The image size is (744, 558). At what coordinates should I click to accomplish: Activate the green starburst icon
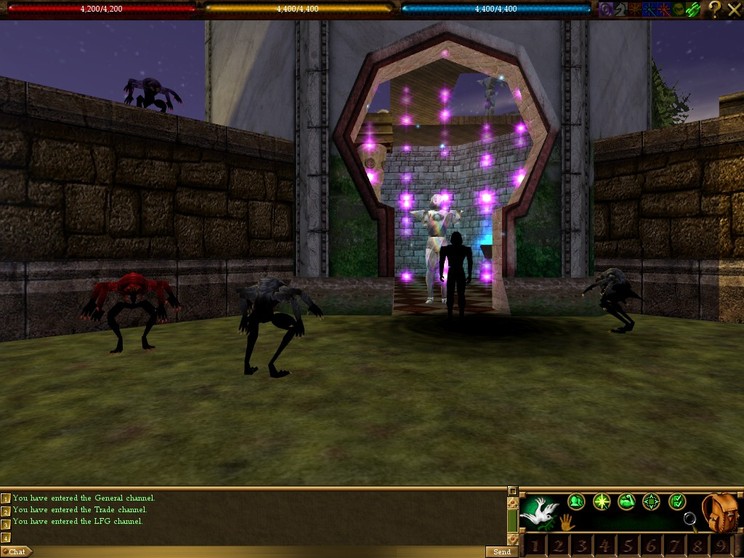(x=602, y=501)
